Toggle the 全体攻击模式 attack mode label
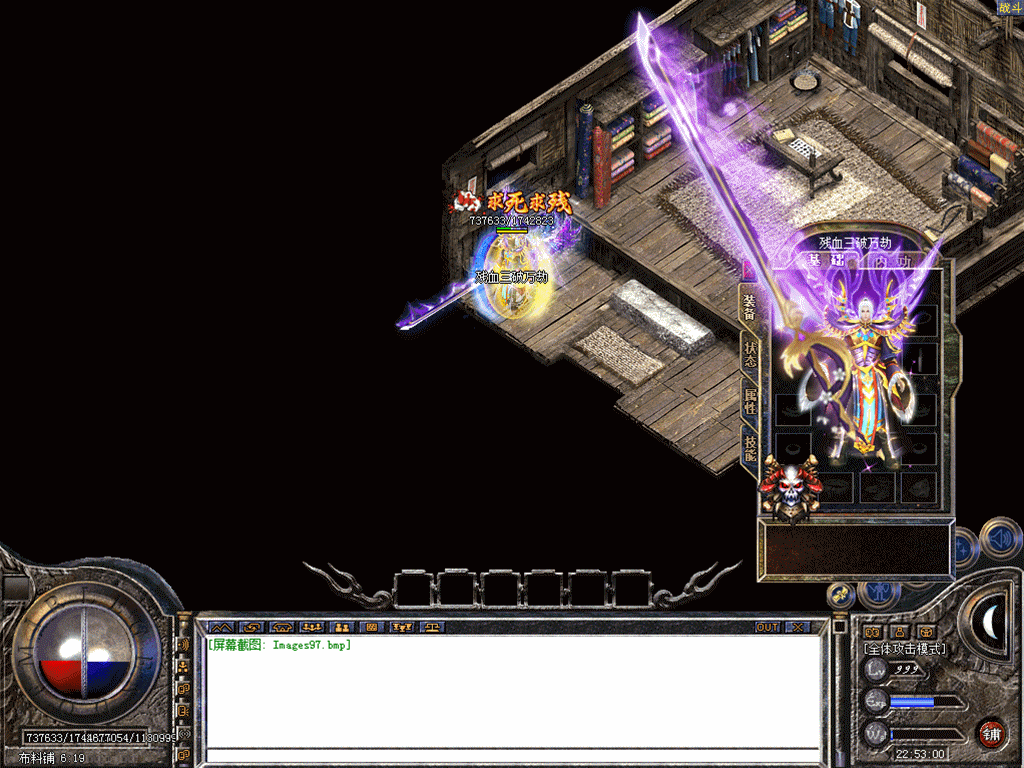 tap(904, 649)
